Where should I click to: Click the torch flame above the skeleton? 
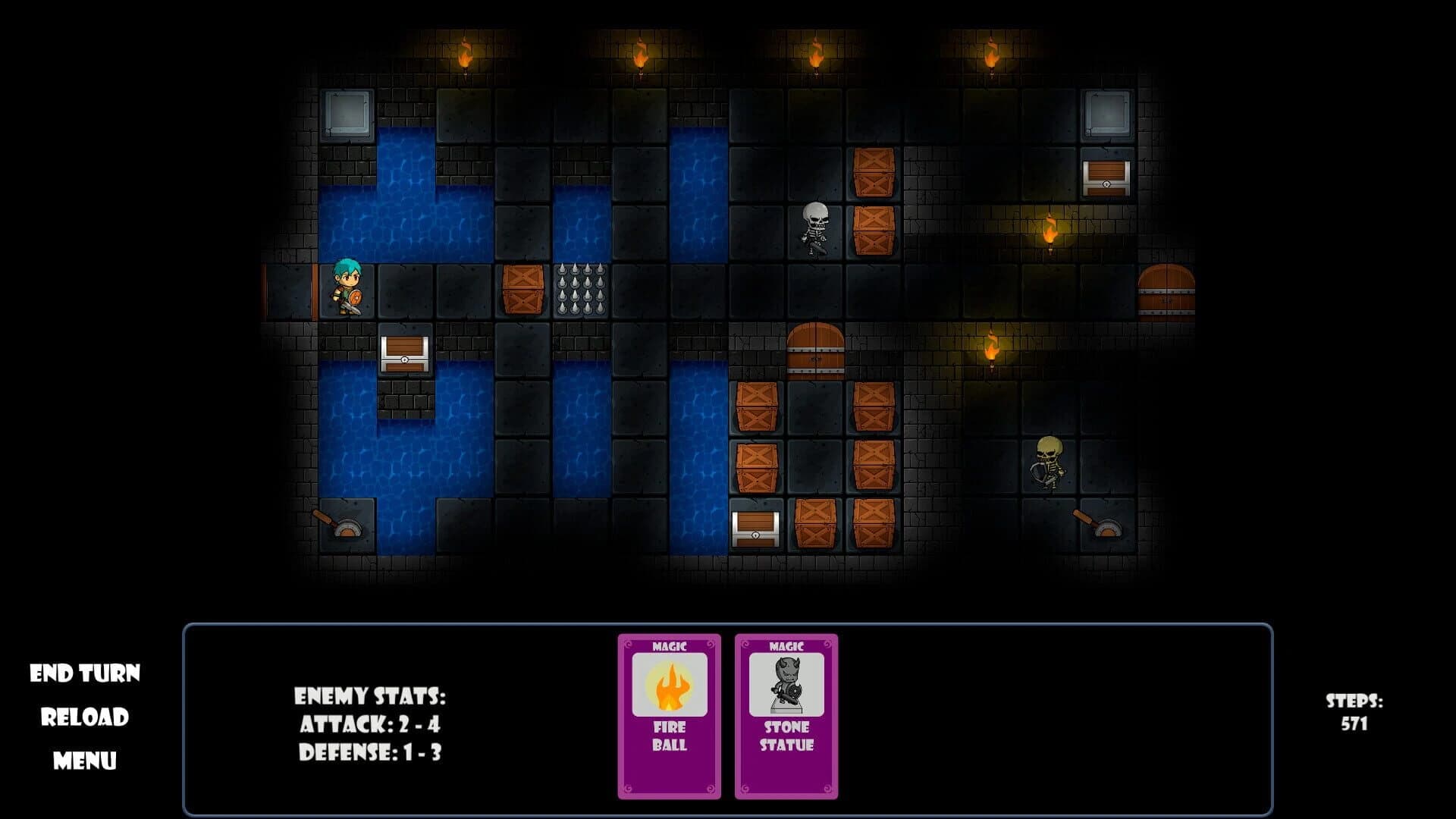pyautogui.click(x=816, y=55)
